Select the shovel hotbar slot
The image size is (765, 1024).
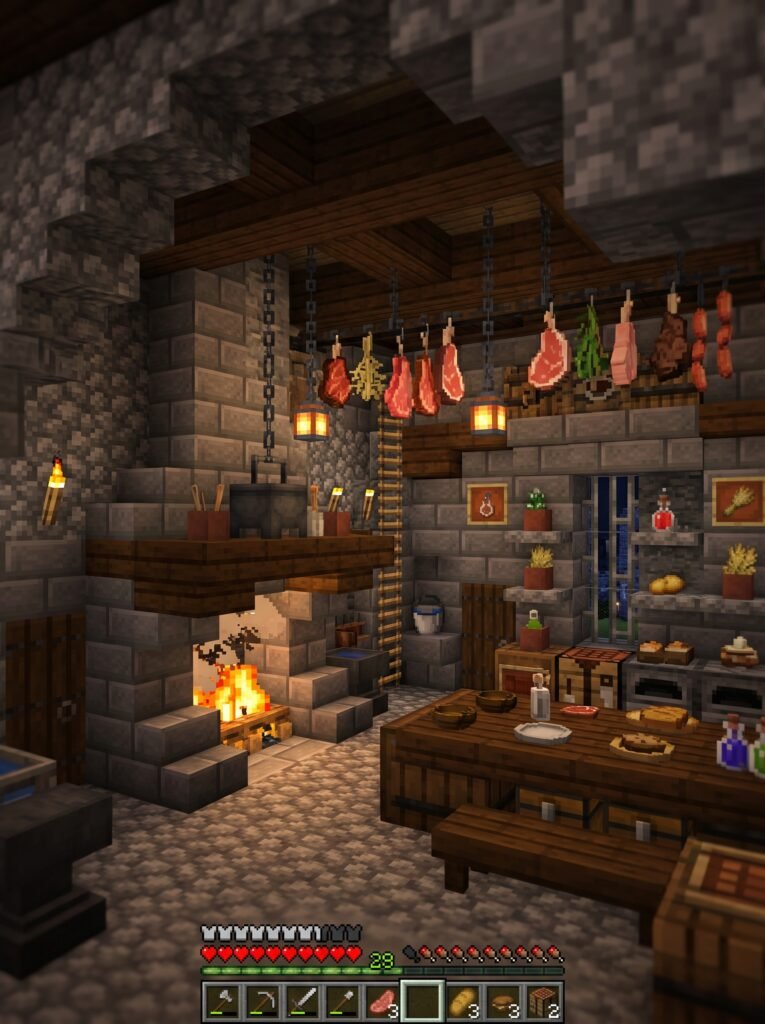(x=342, y=1001)
